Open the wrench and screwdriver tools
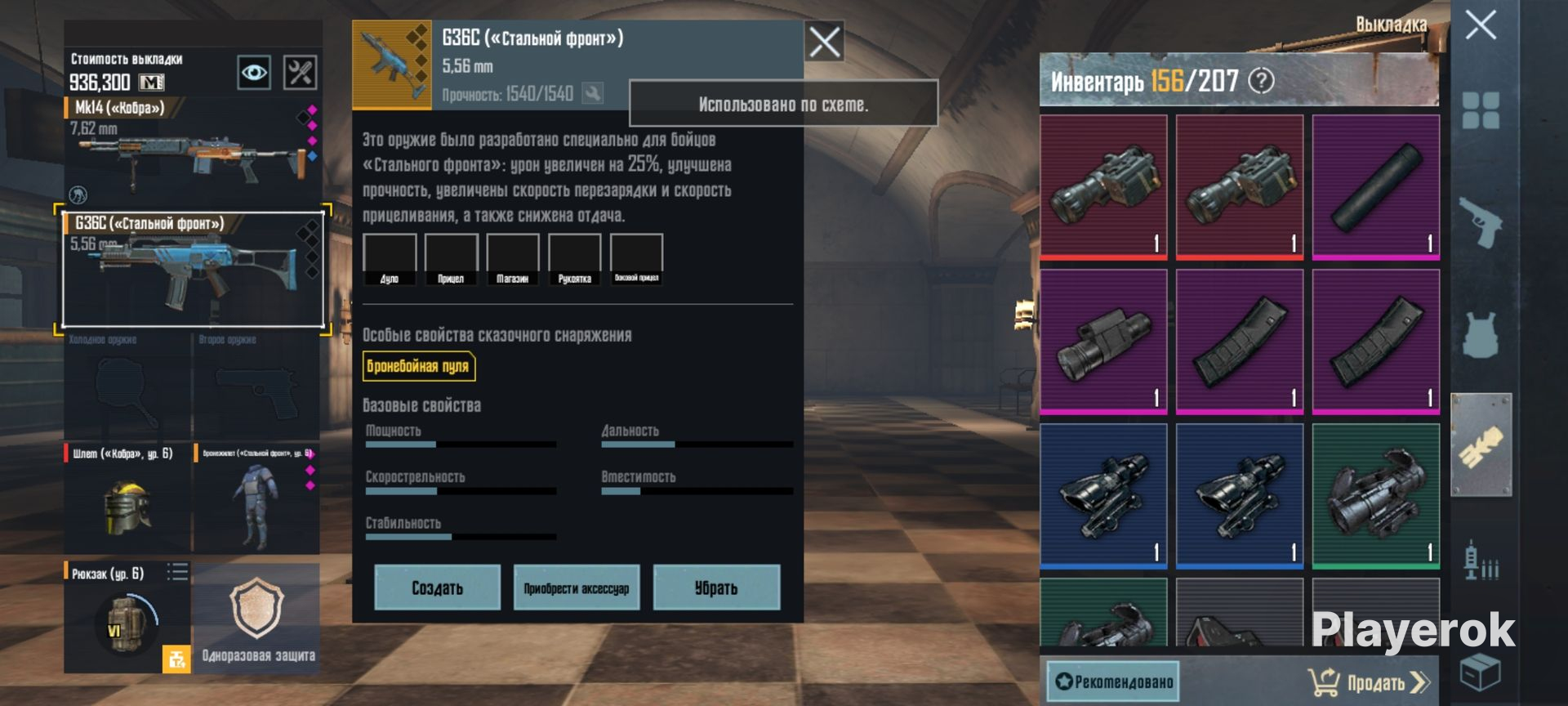The height and width of the screenshot is (706, 1568). click(300, 73)
